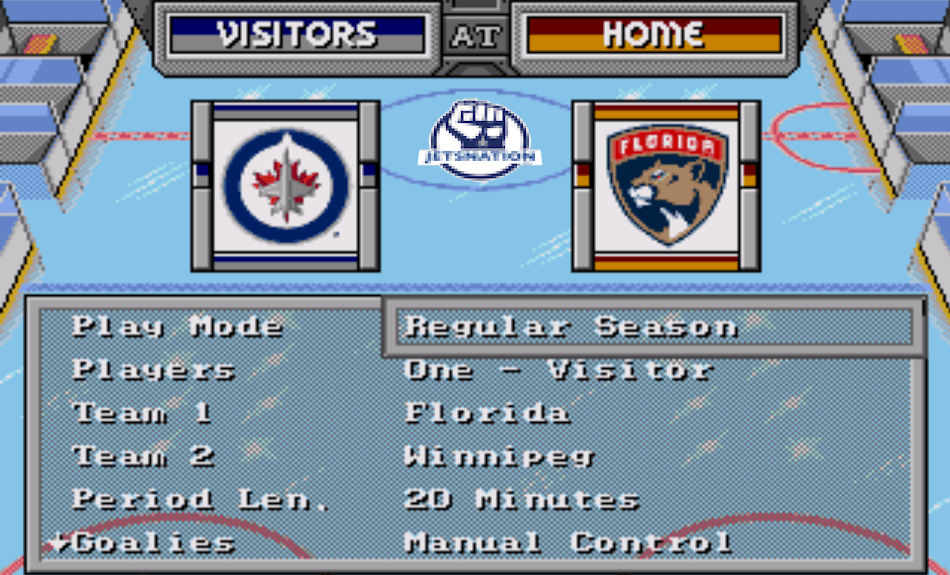Select the Goalies menu entry
This screenshot has width=950, height=575.
point(154,543)
